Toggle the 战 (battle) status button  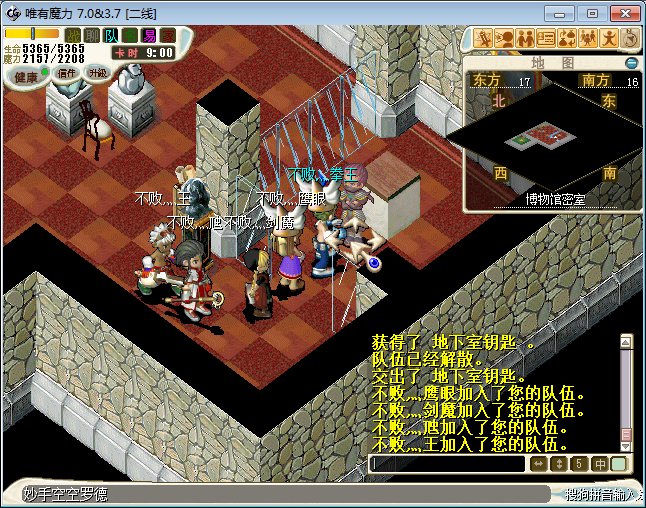tap(73, 35)
